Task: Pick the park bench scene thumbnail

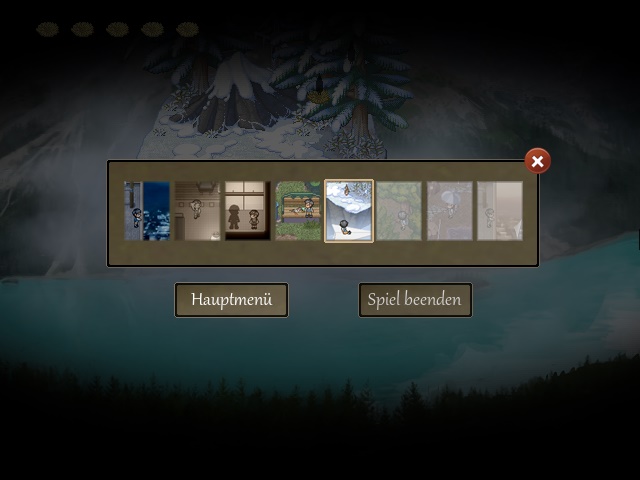Action: click(298, 211)
